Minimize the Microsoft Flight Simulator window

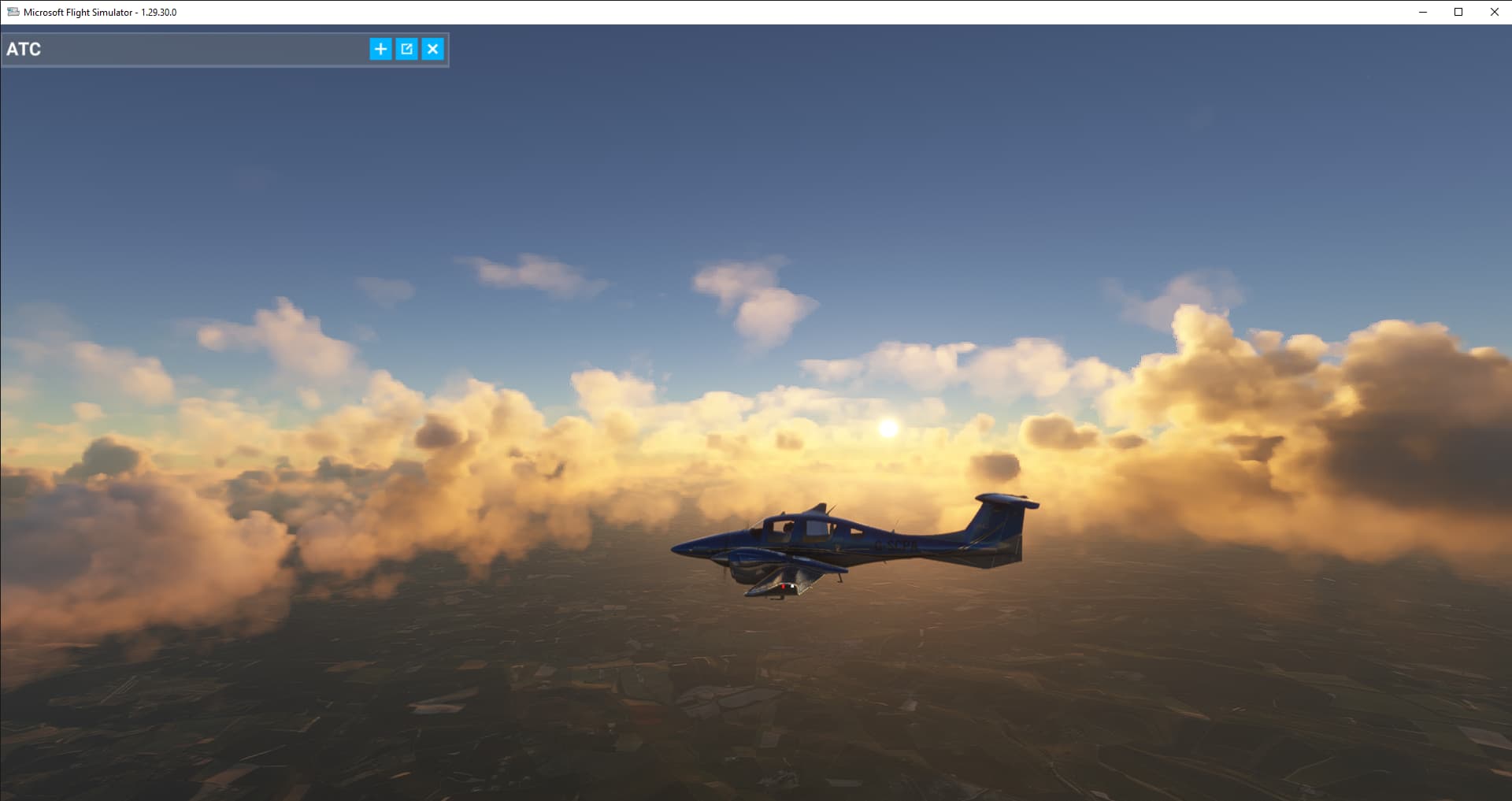(1422, 12)
